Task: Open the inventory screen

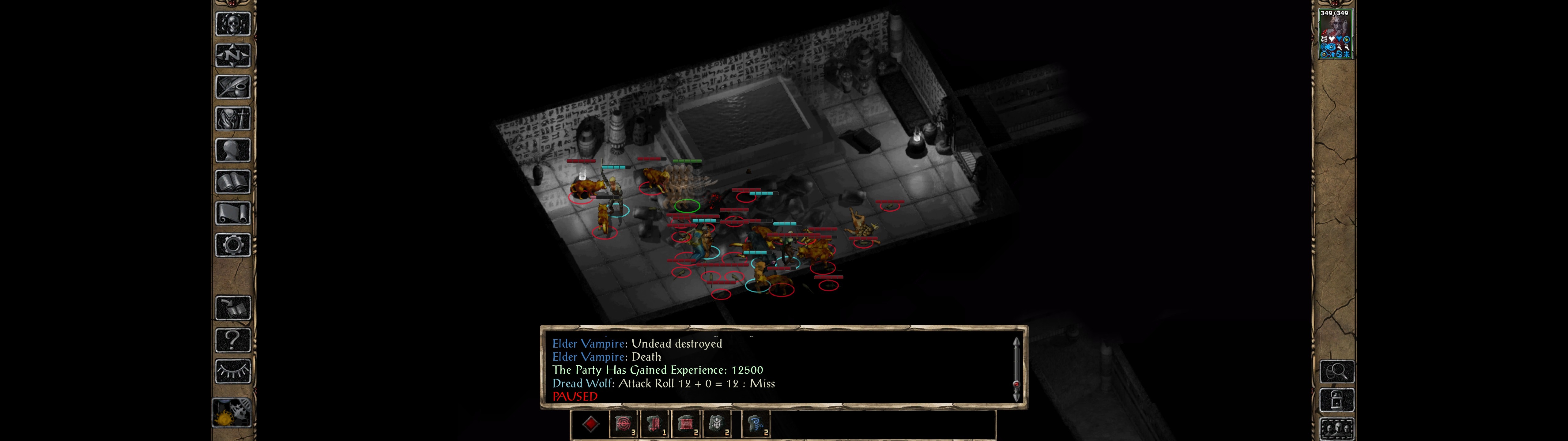Action: (x=233, y=119)
